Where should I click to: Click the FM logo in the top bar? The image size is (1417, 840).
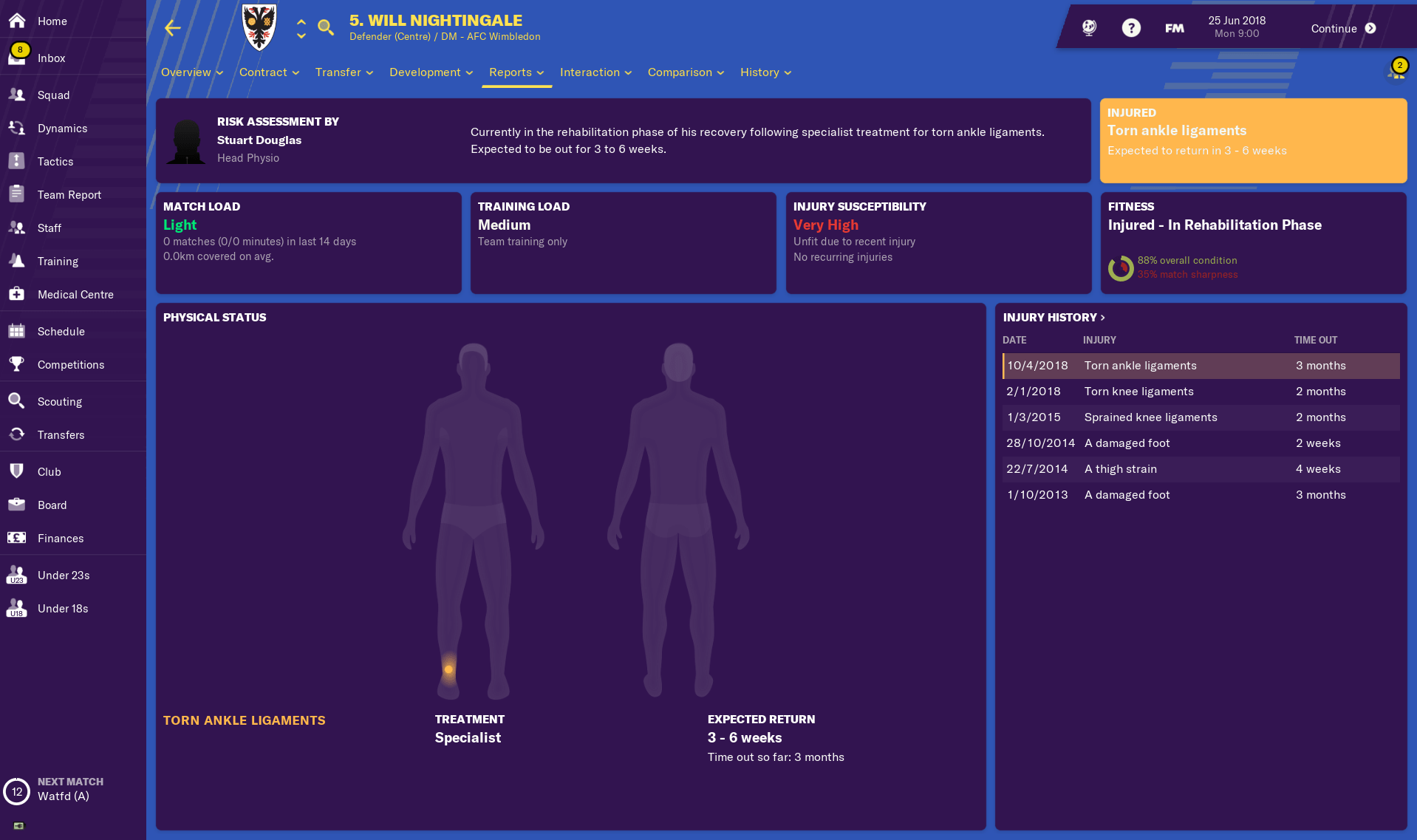[1173, 27]
